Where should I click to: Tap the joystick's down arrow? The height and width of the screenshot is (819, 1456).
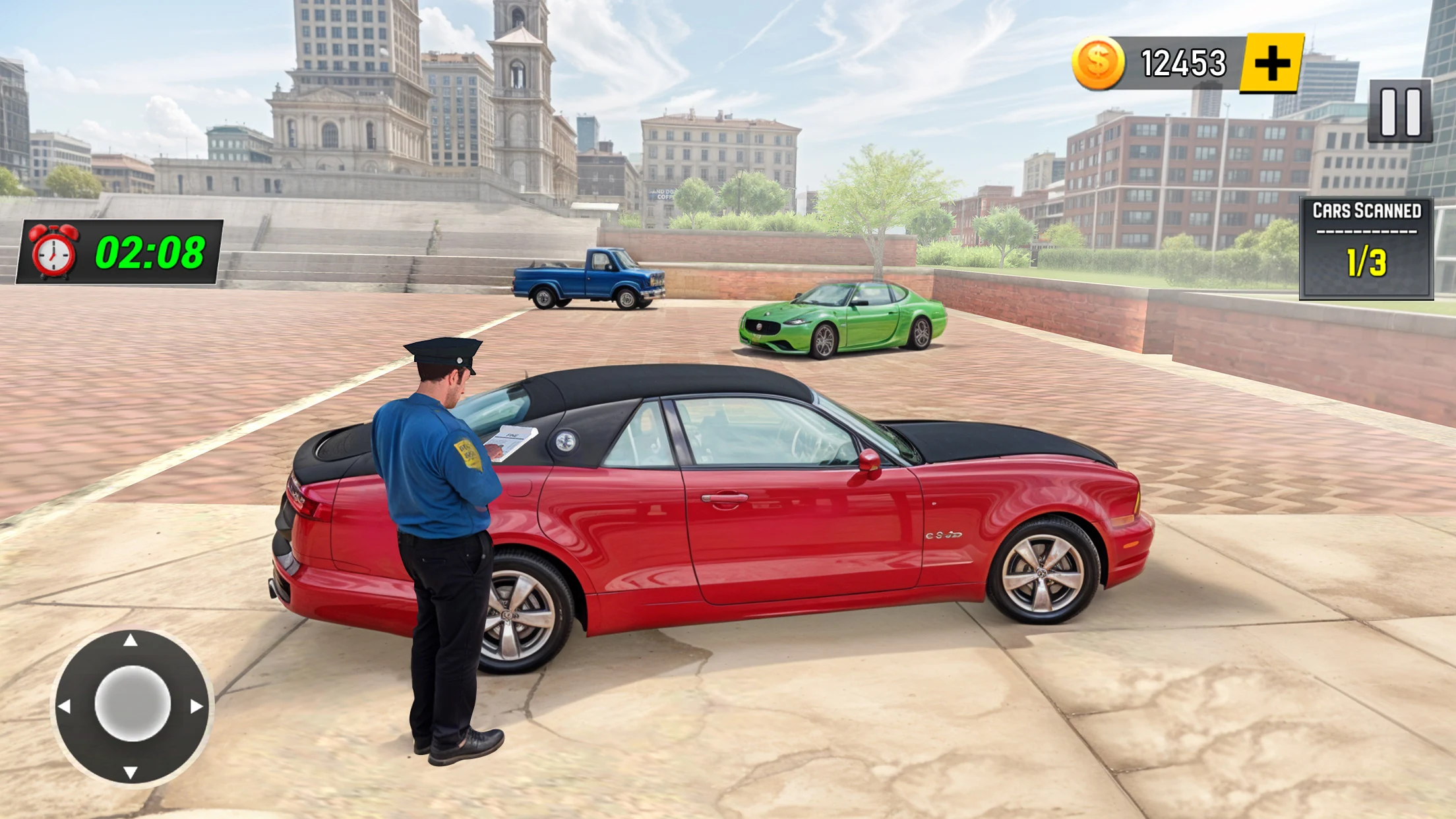tap(131, 772)
